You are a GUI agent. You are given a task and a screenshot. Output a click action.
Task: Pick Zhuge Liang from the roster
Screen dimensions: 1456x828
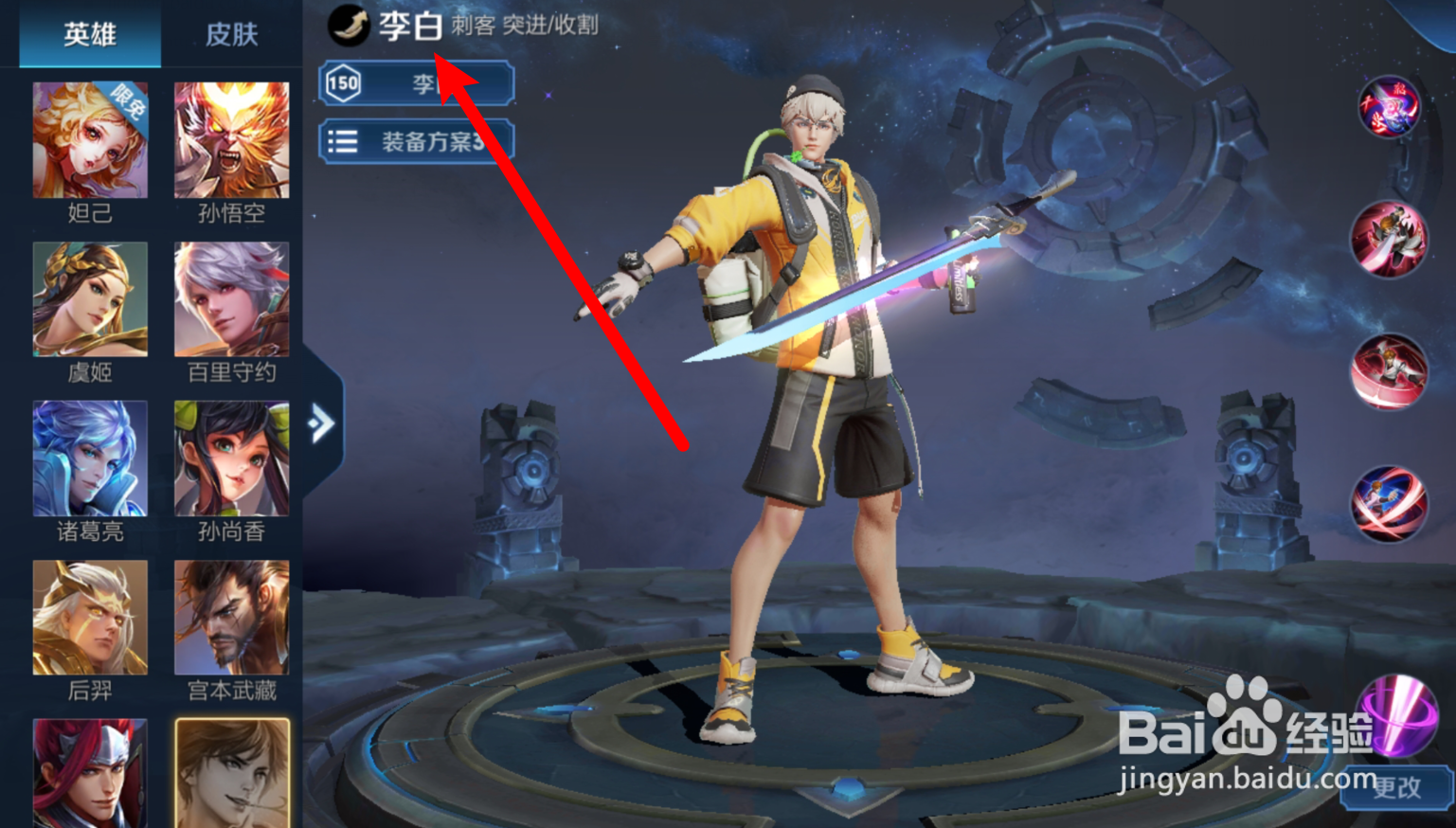click(x=90, y=458)
